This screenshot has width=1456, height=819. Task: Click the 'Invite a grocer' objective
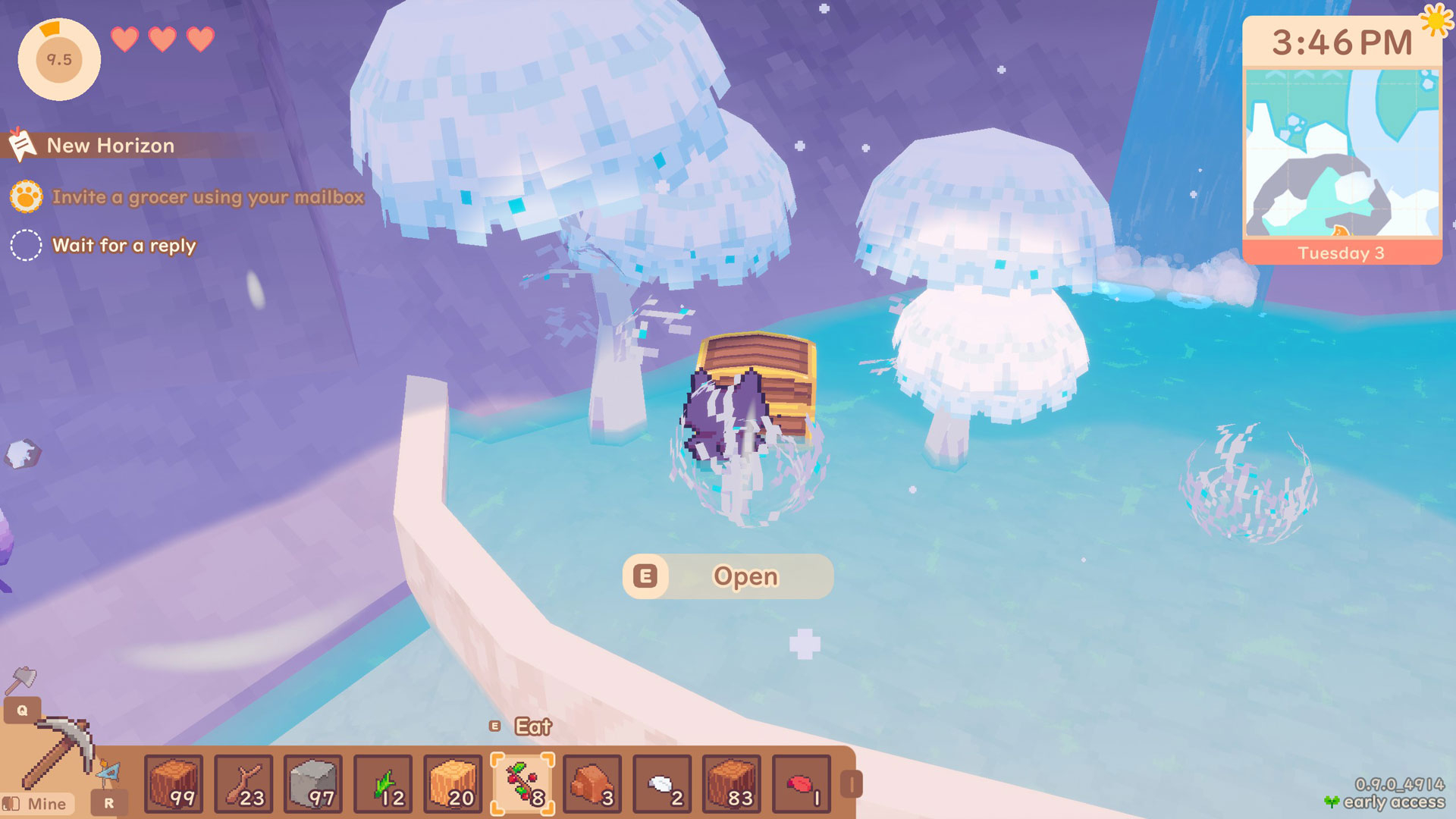pos(208,197)
